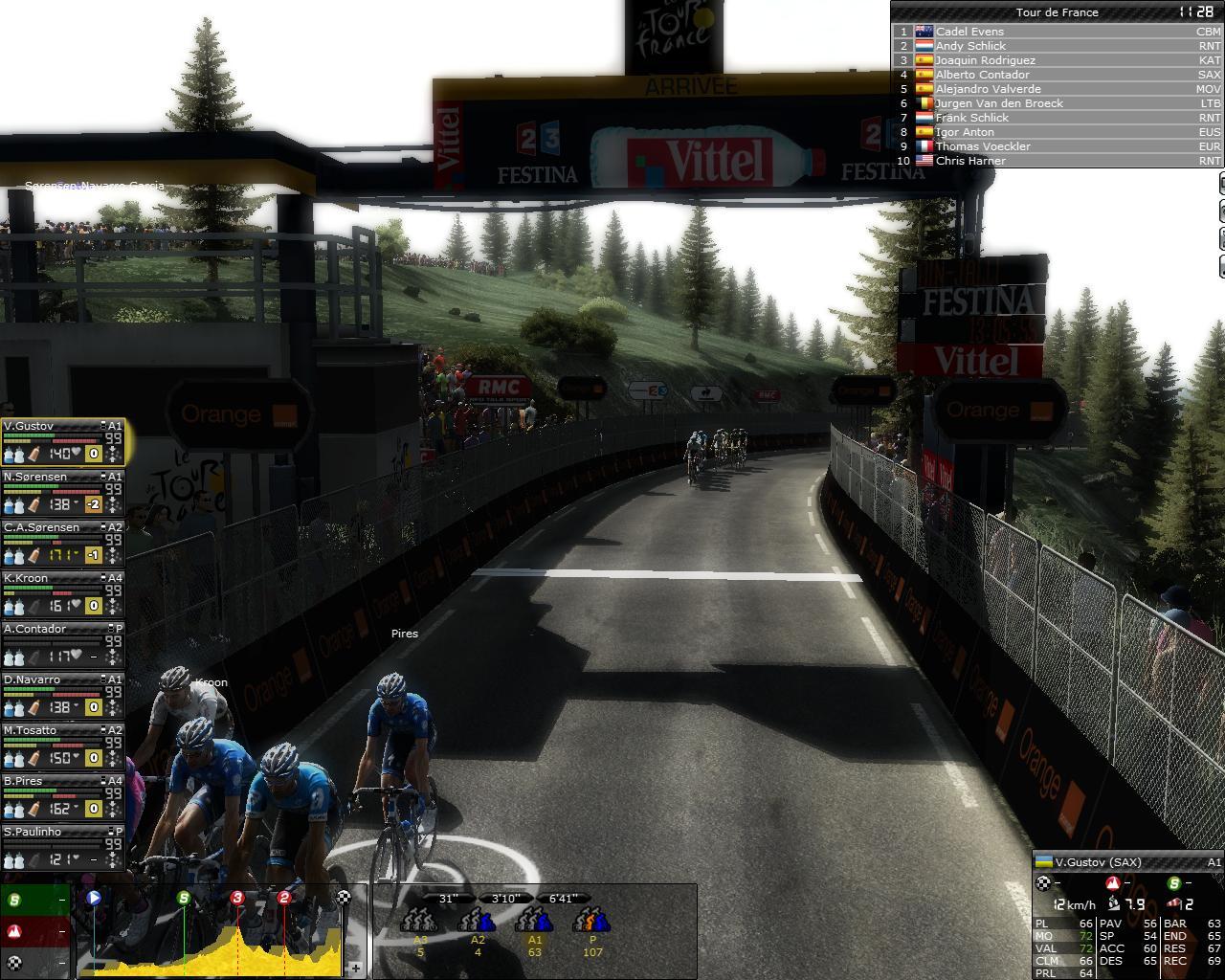Select the peloton group icon

tap(591, 921)
